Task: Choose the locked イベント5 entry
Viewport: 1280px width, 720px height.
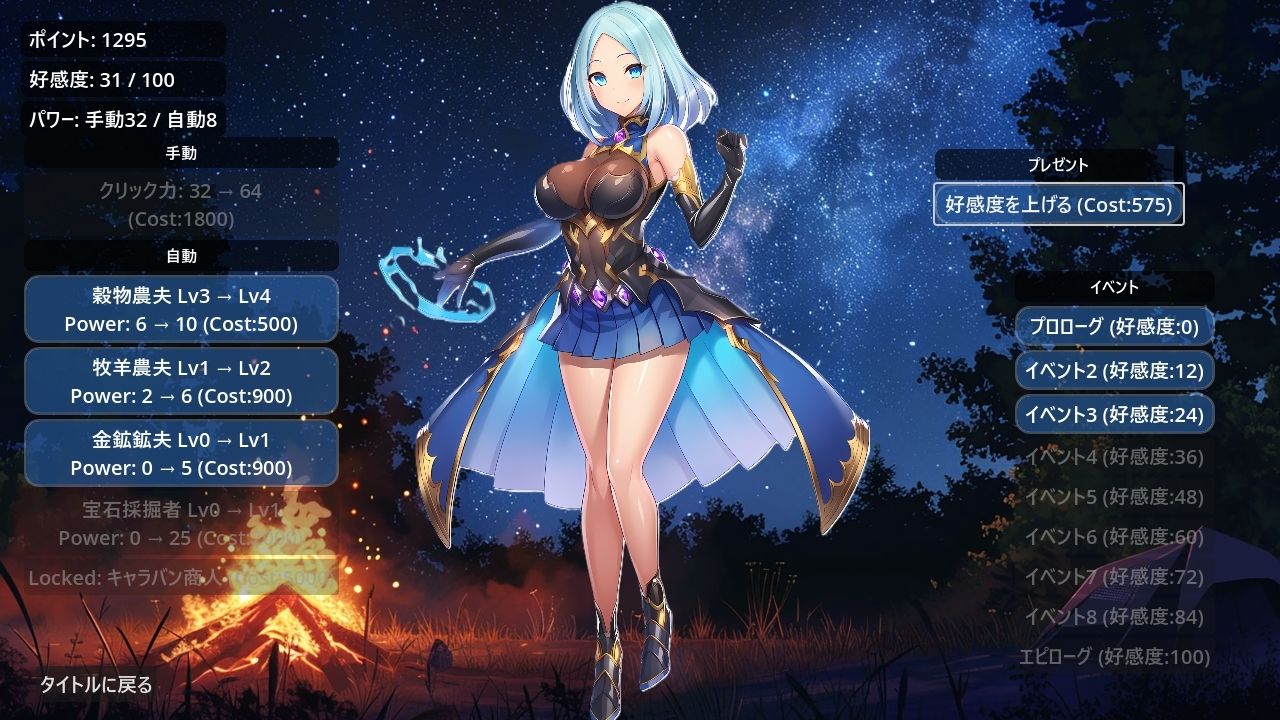Action: (x=1114, y=497)
